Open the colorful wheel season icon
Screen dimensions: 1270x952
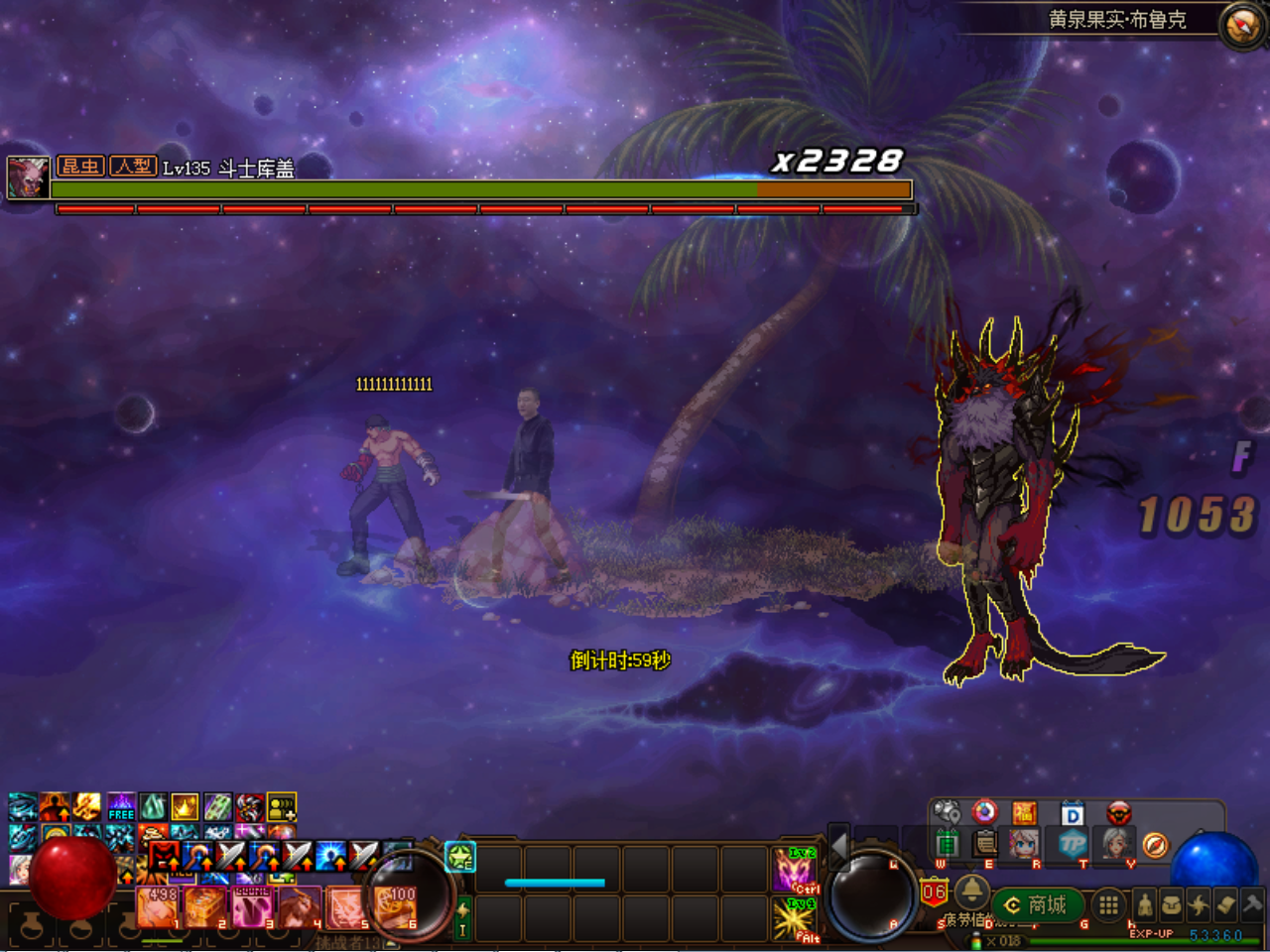(x=984, y=813)
